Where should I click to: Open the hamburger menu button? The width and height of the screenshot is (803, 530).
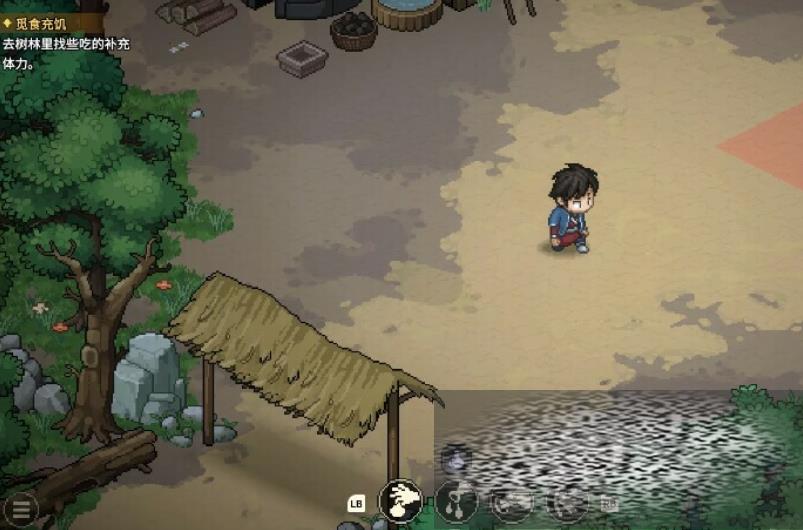tap(20, 507)
